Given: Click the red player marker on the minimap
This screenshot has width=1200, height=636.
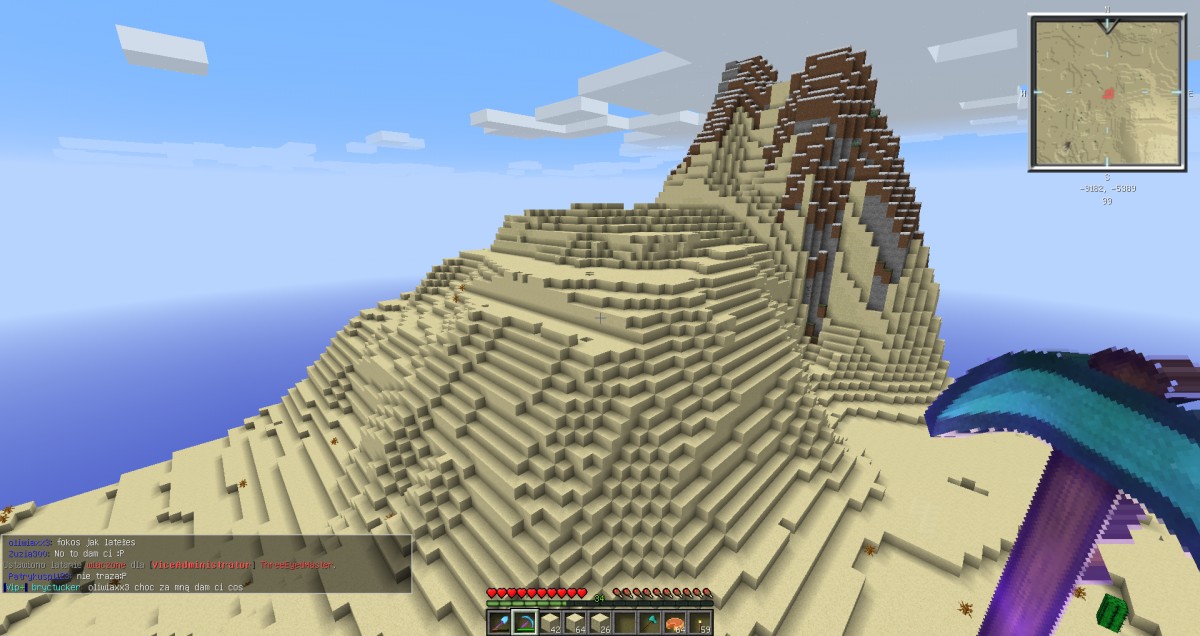Looking at the screenshot, I should click(1109, 93).
